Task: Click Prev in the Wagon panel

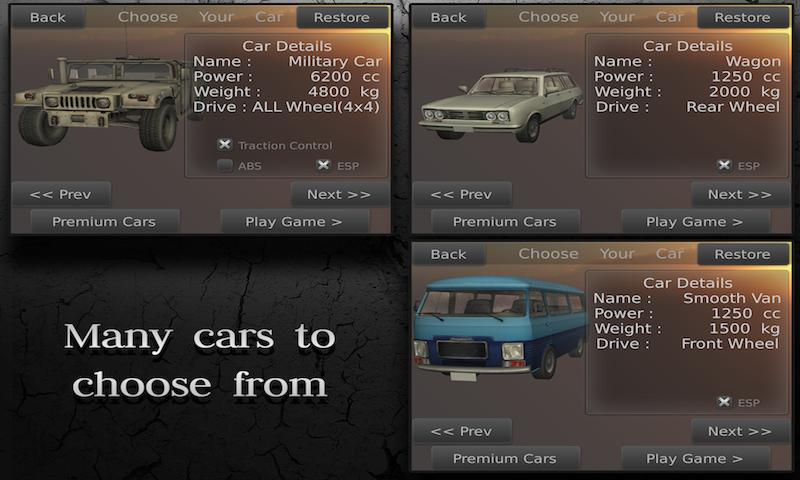Action: click(461, 194)
